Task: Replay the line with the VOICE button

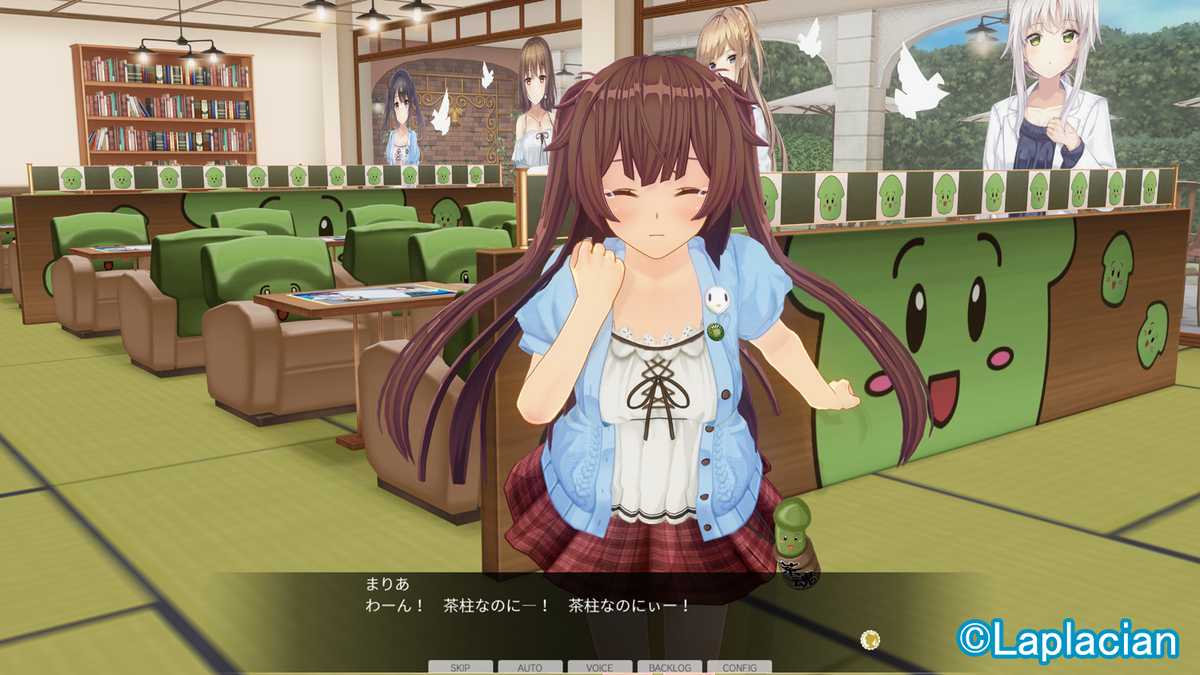Action: pos(600,667)
